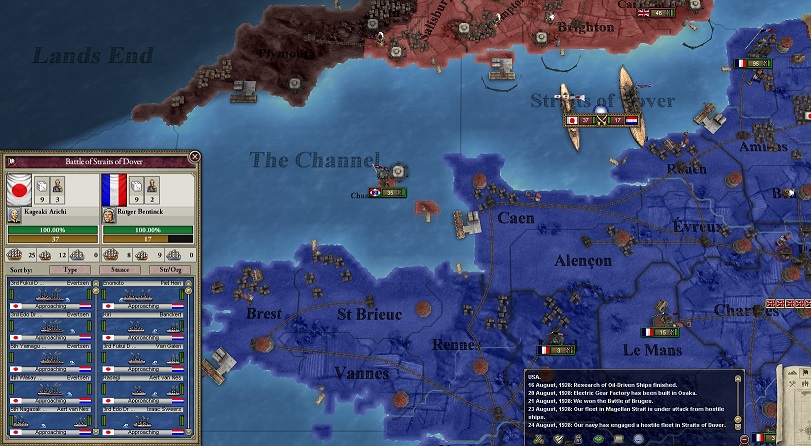Sort ships by Stance
This screenshot has height=446, width=811.
pos(119,270)
